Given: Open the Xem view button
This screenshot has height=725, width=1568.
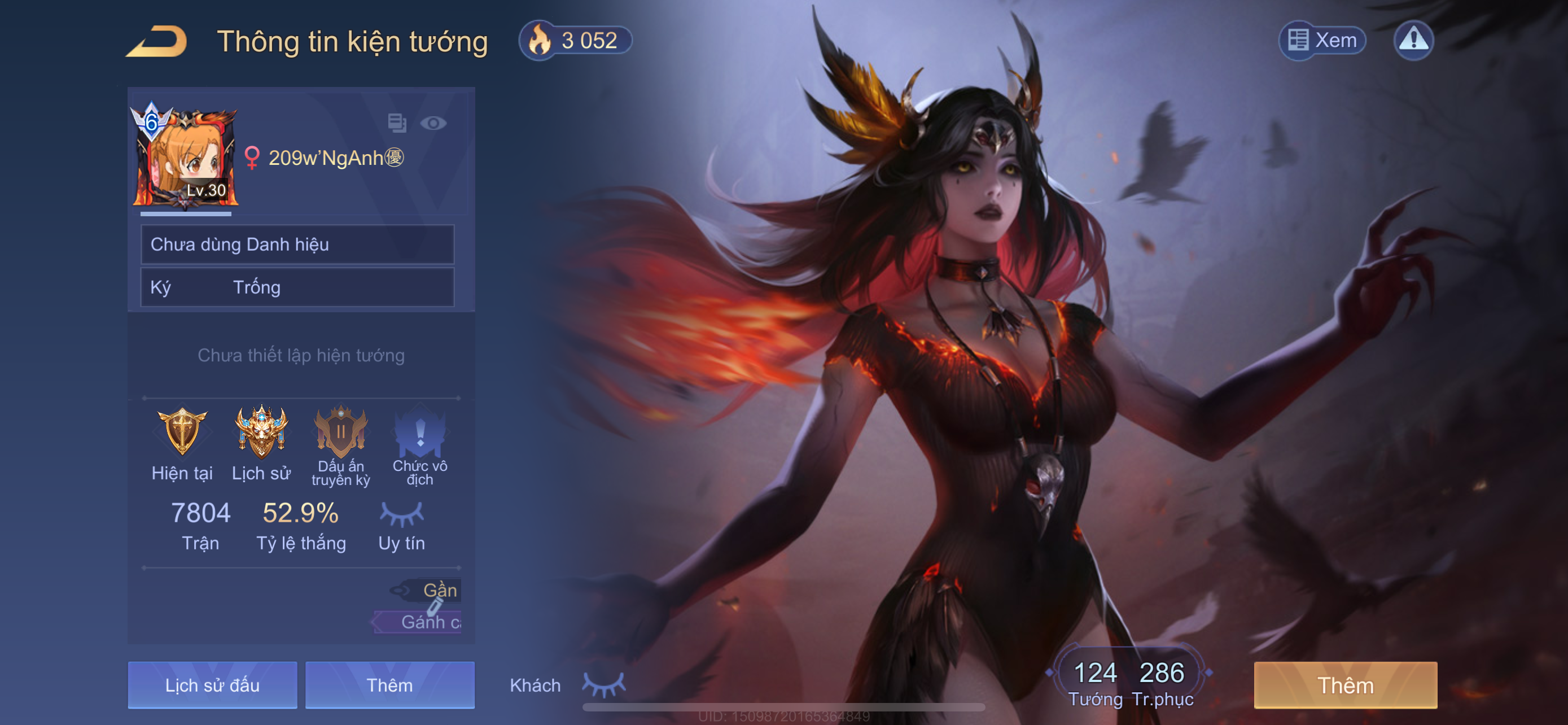Looking at the screenshot, I should pos(1321,40).
